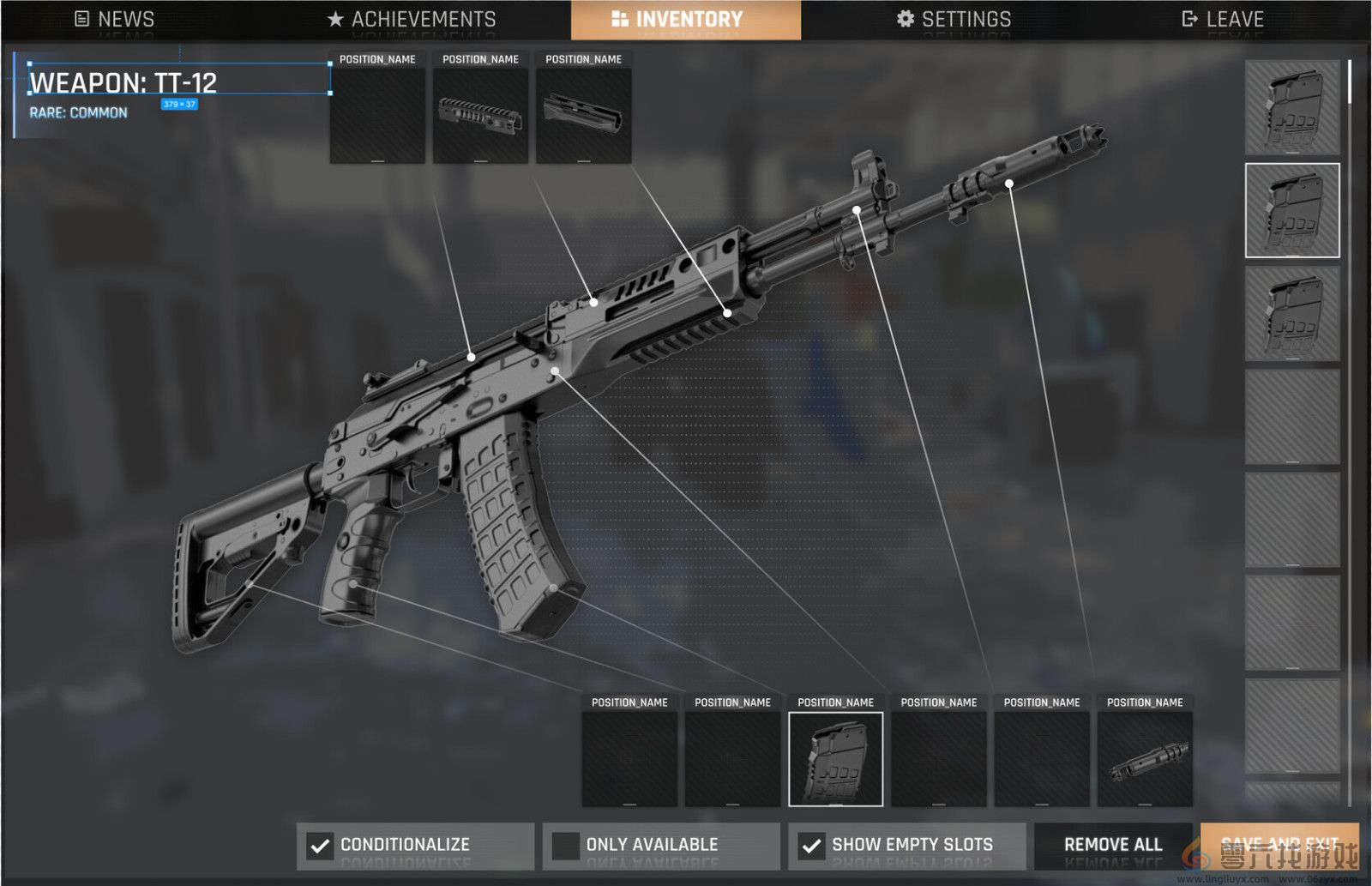
Task: Open the Settings tab
Action: point(954,19)
